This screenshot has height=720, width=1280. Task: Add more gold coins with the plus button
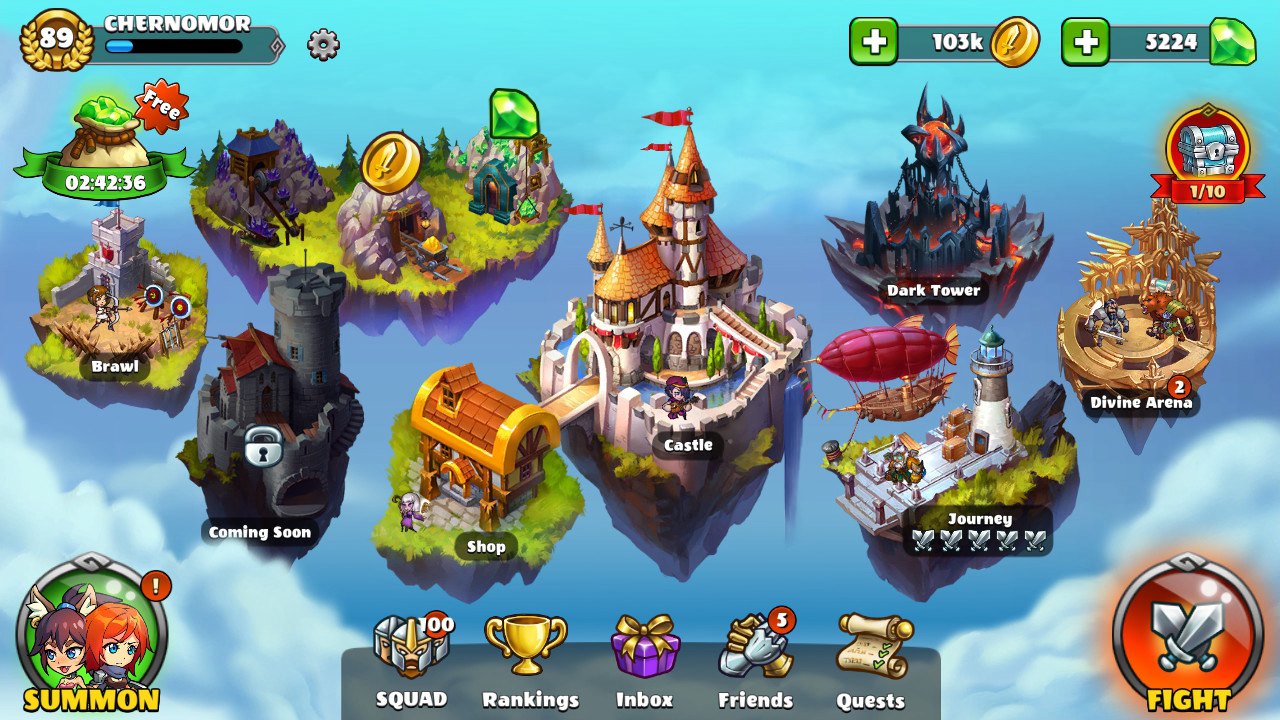coord(873,42)
